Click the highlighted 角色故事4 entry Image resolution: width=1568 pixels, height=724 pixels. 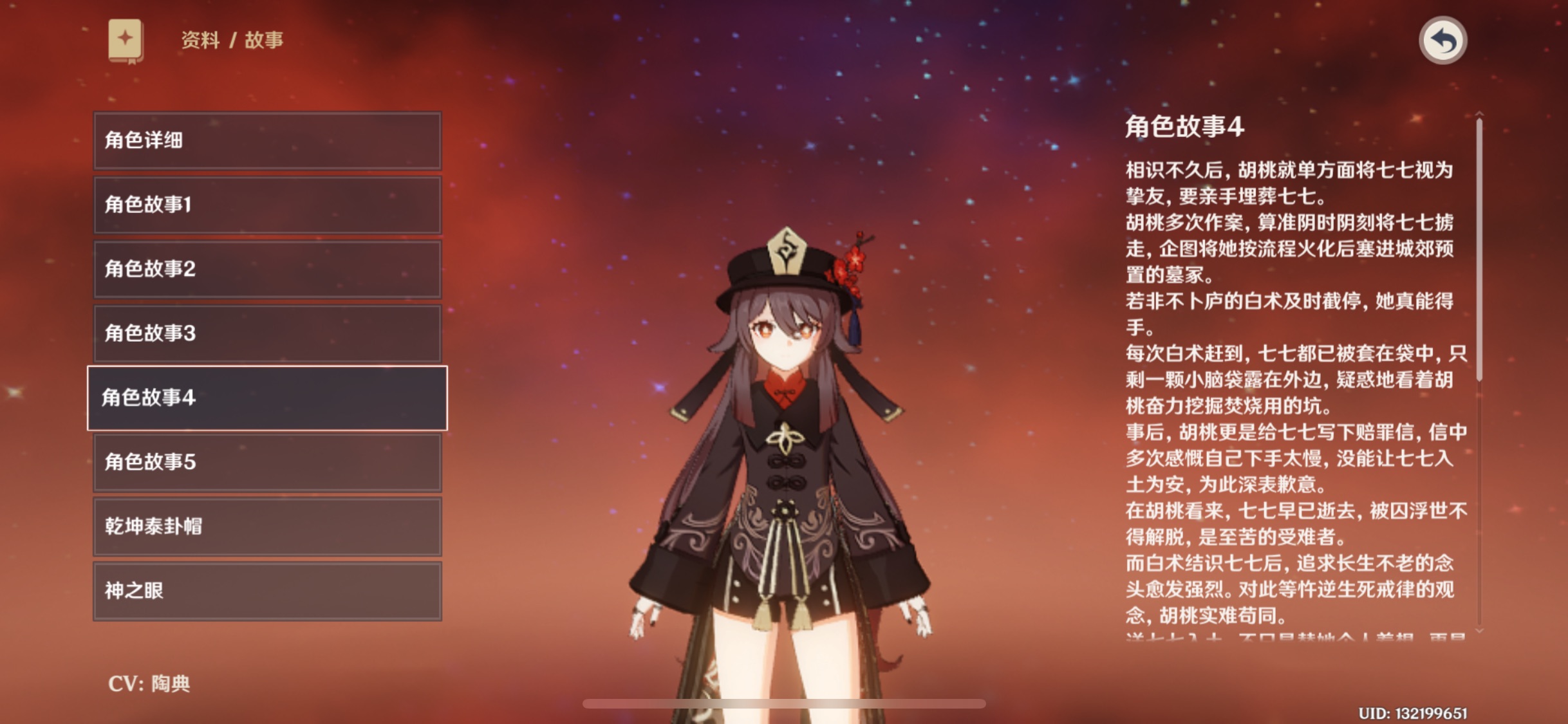pyautogui.click(x=267, y=398)
